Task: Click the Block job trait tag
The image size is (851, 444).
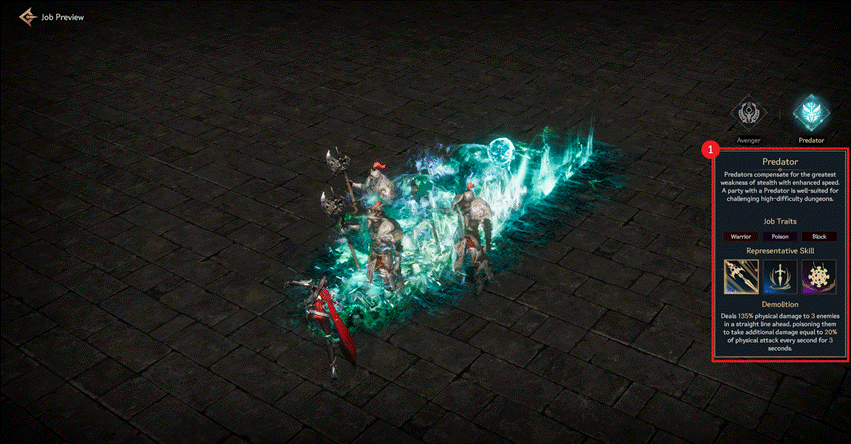Action: [818, 236]
